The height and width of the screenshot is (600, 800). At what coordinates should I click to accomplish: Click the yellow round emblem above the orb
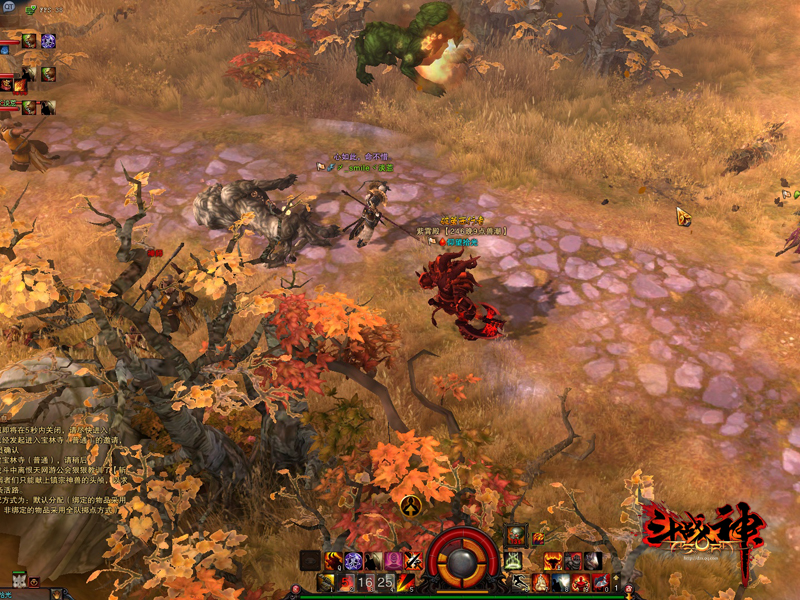[409, 505]
